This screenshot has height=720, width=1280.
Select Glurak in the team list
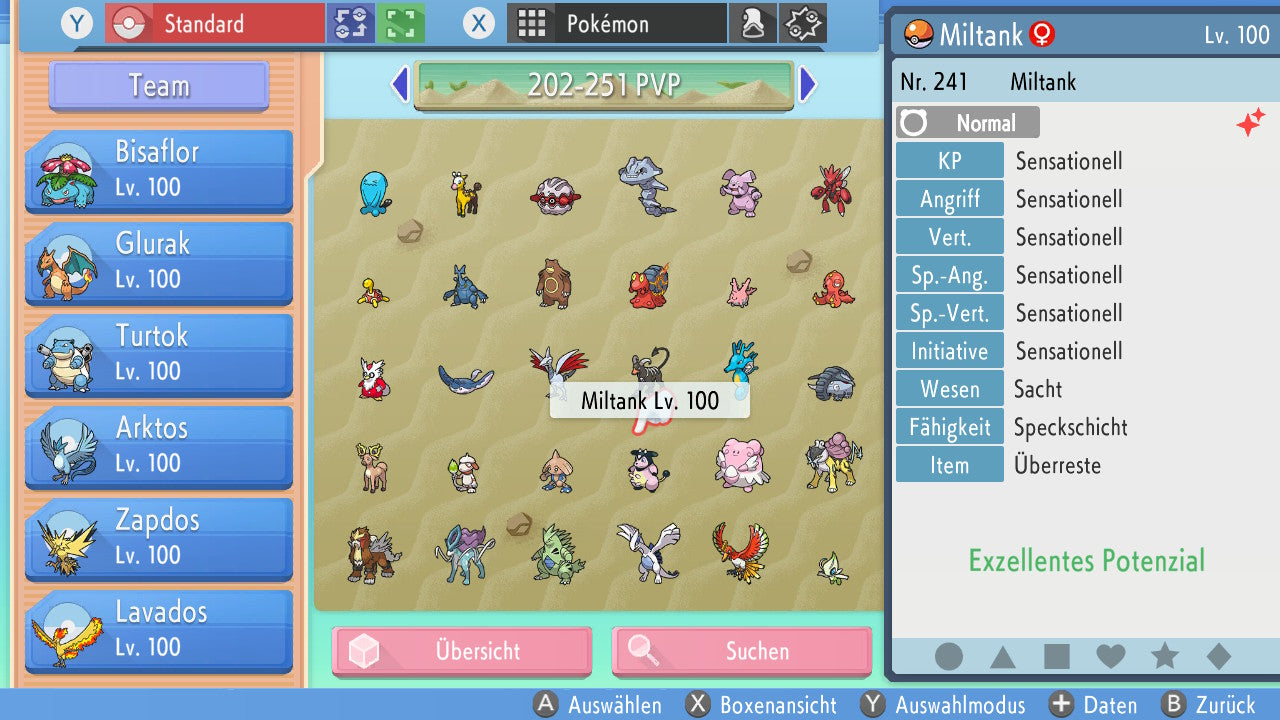tap(157, 260)
